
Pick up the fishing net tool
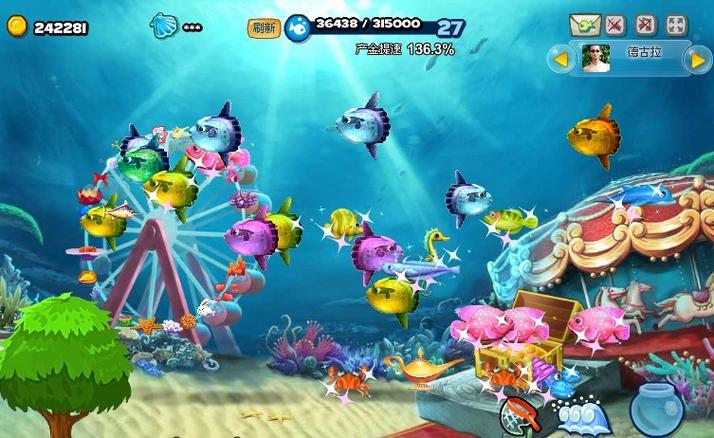tap(520, 412)
